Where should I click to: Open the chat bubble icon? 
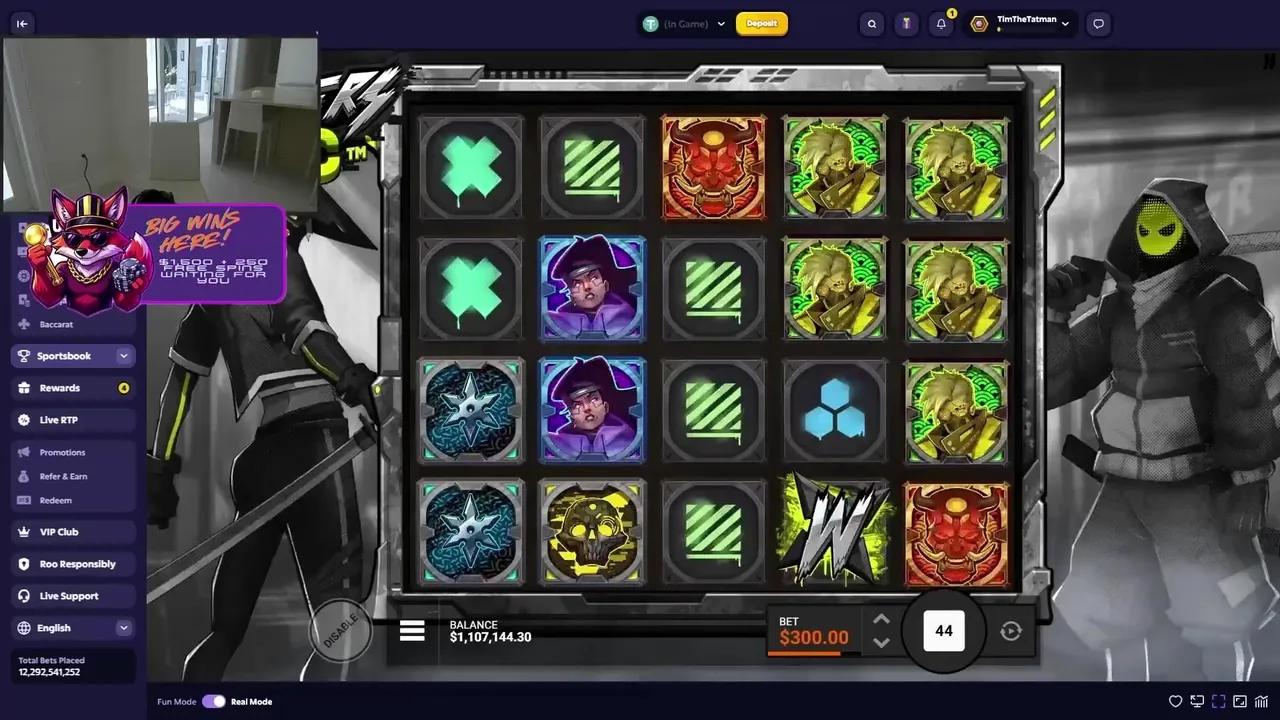coord(1098,23)
